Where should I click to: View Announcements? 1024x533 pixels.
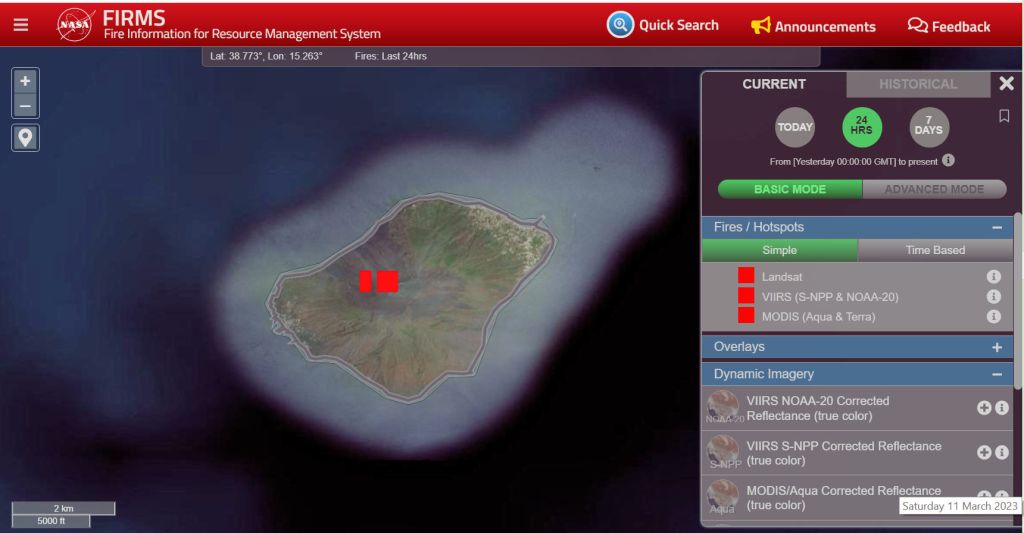[x=813, y=26]
